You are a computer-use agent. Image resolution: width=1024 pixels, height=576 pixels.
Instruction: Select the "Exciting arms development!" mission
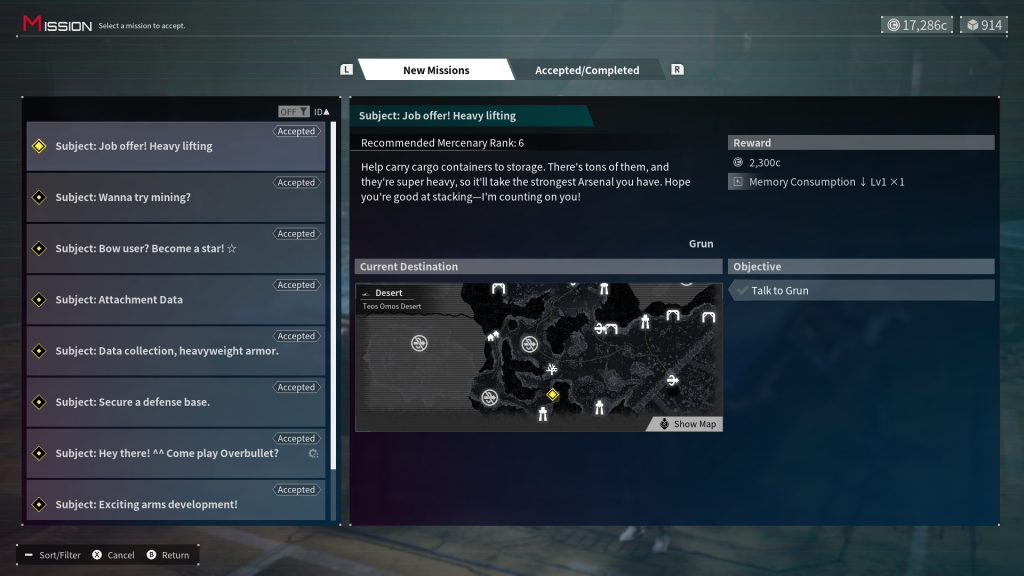click(x=176, y=504)
